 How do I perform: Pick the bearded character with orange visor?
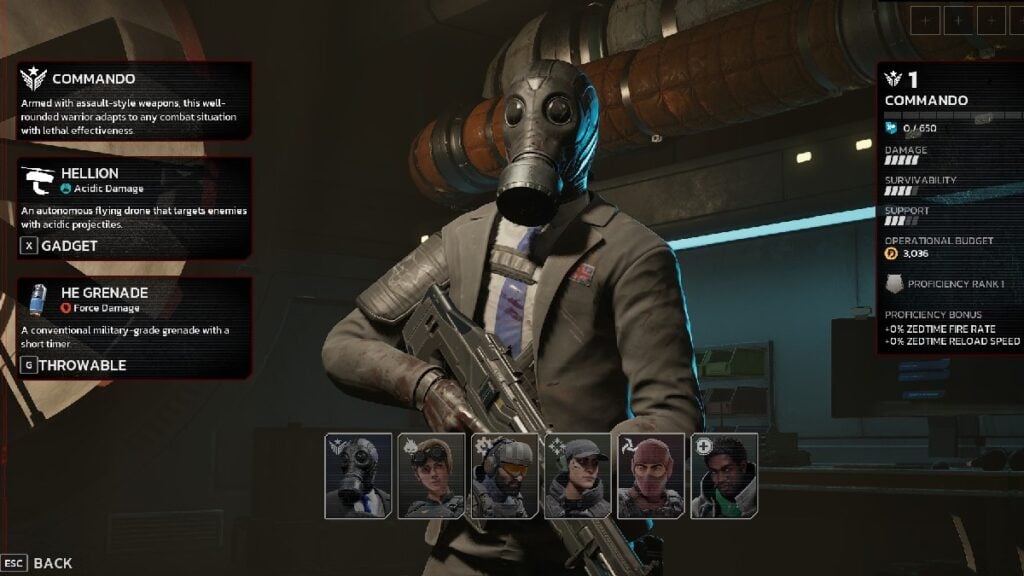pyautogui.click(x=504, y=475)
